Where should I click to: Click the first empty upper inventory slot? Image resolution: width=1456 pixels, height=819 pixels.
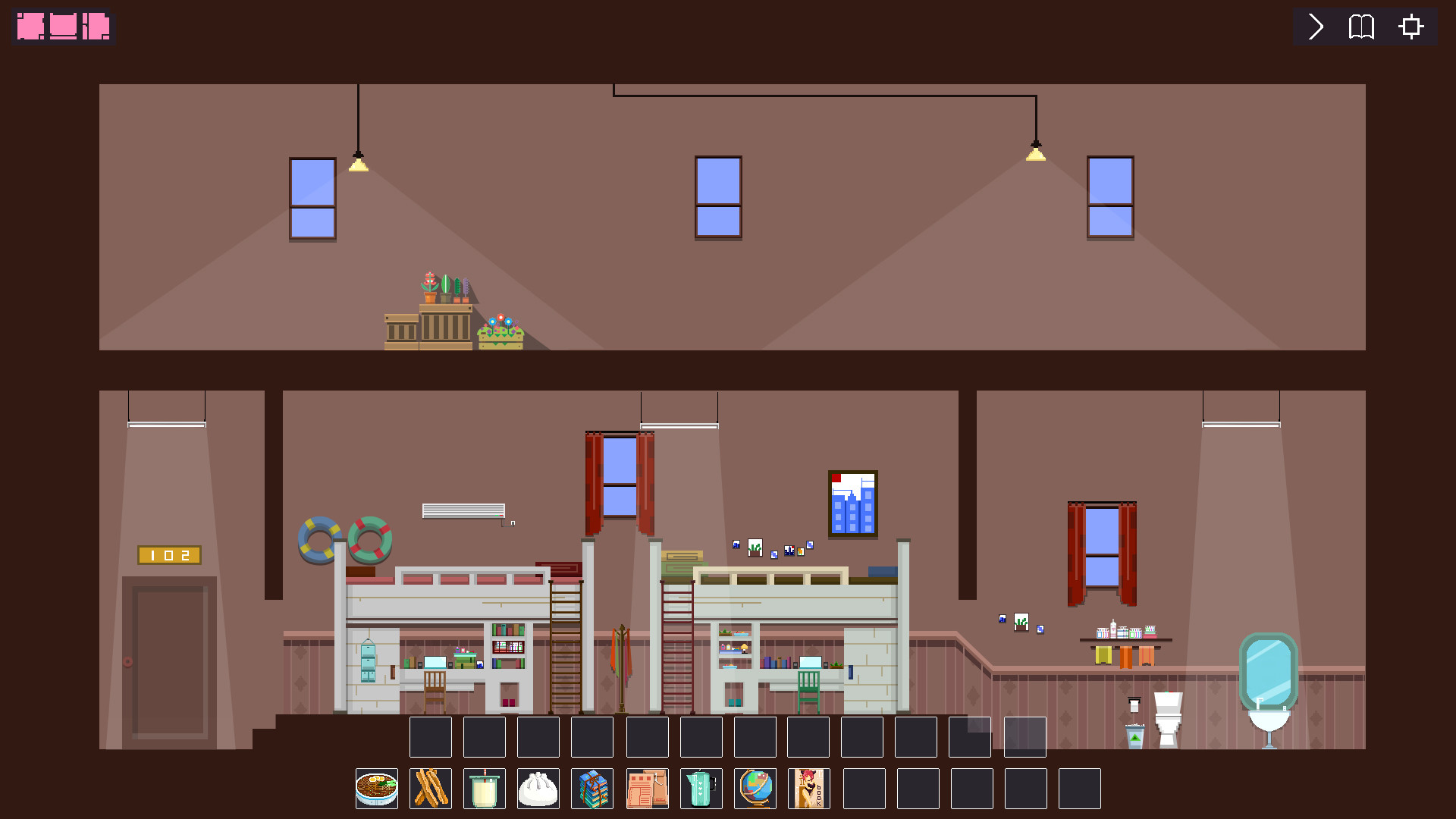click(430, 736)
